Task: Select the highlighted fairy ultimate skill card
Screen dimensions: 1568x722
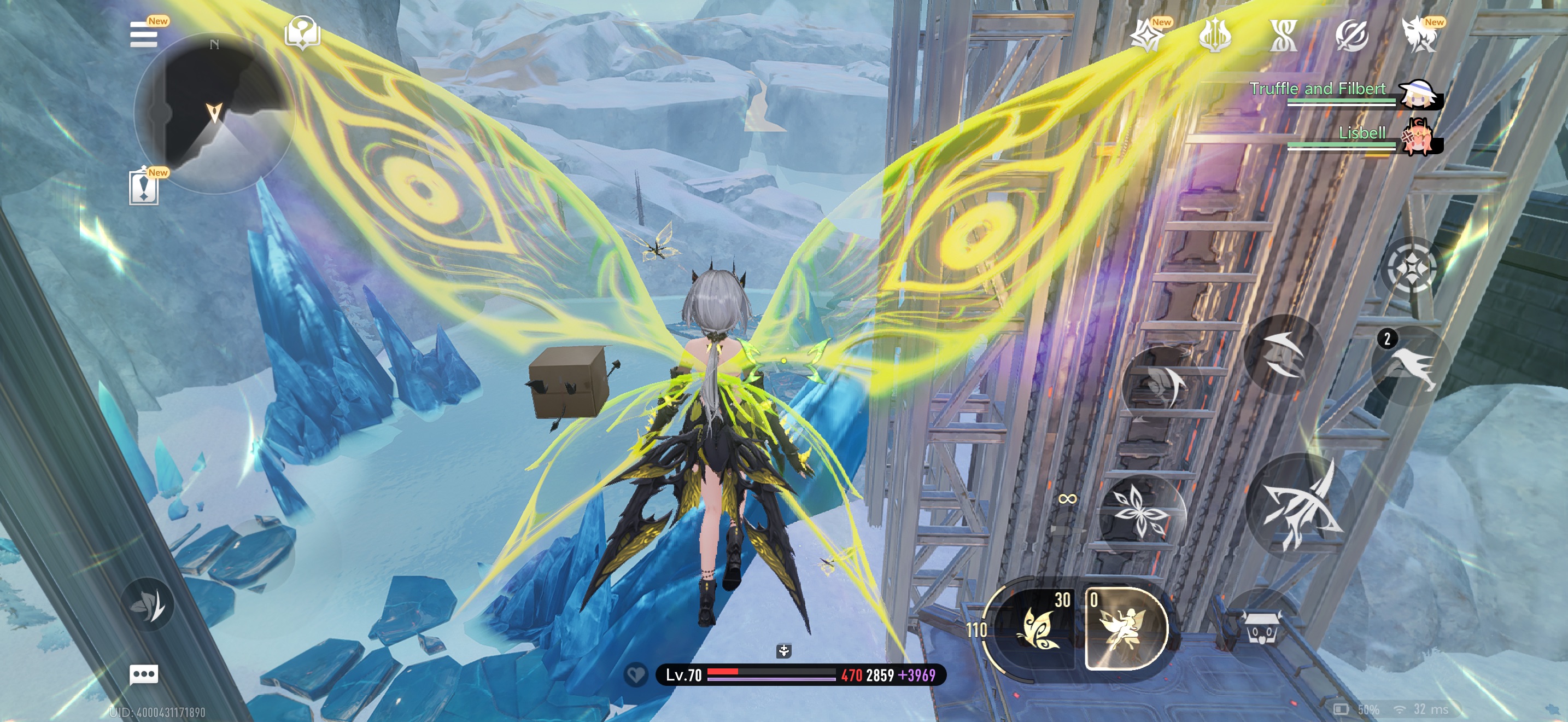Action: pos(1125,628)
